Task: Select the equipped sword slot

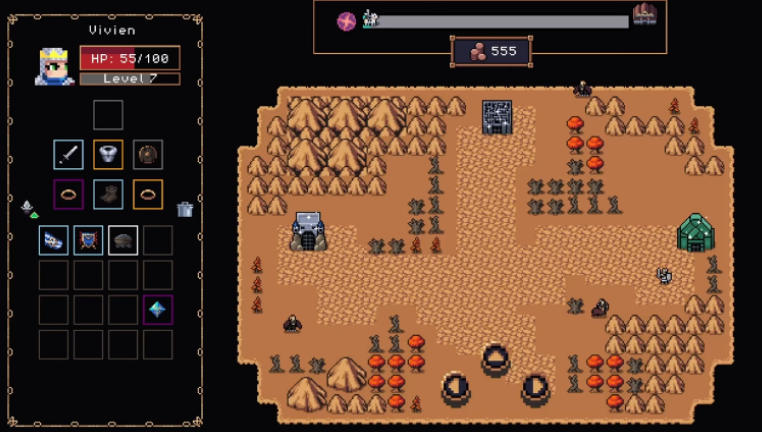Action: 69,155
